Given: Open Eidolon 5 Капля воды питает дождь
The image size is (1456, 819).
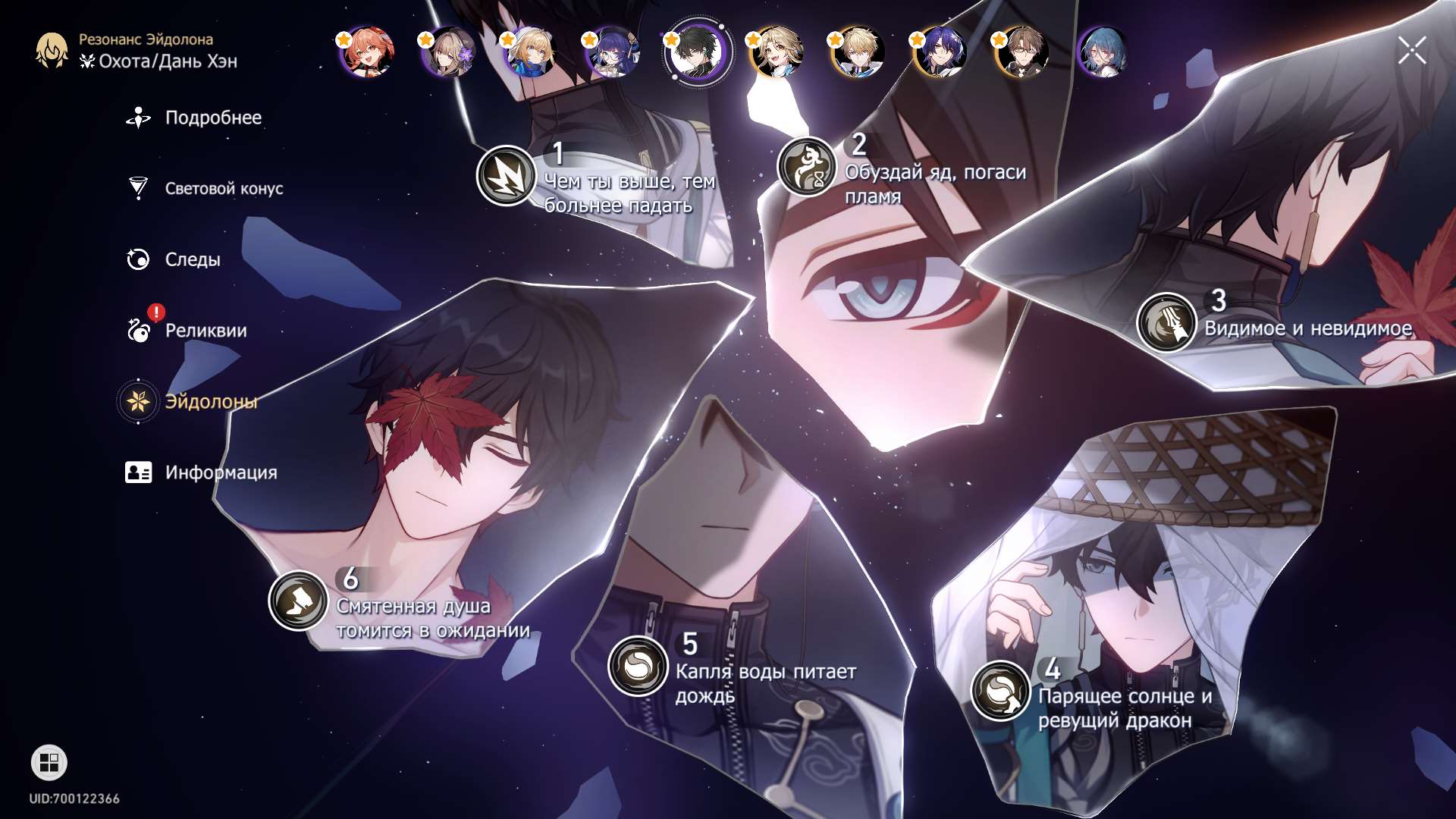Looking at the screenshot, I should 638,666.
